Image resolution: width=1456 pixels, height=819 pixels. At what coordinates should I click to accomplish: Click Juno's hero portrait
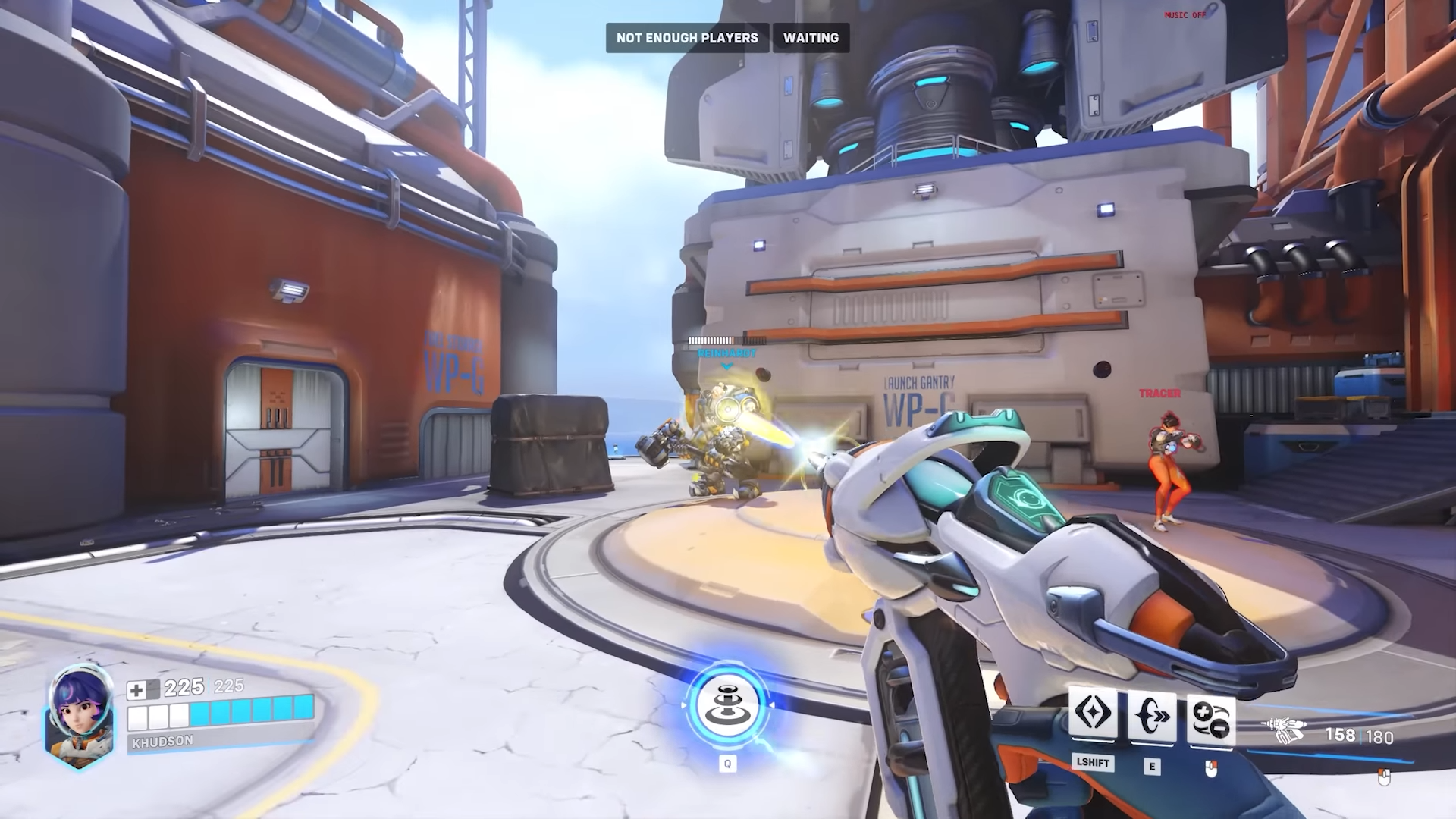click(80, 715)
